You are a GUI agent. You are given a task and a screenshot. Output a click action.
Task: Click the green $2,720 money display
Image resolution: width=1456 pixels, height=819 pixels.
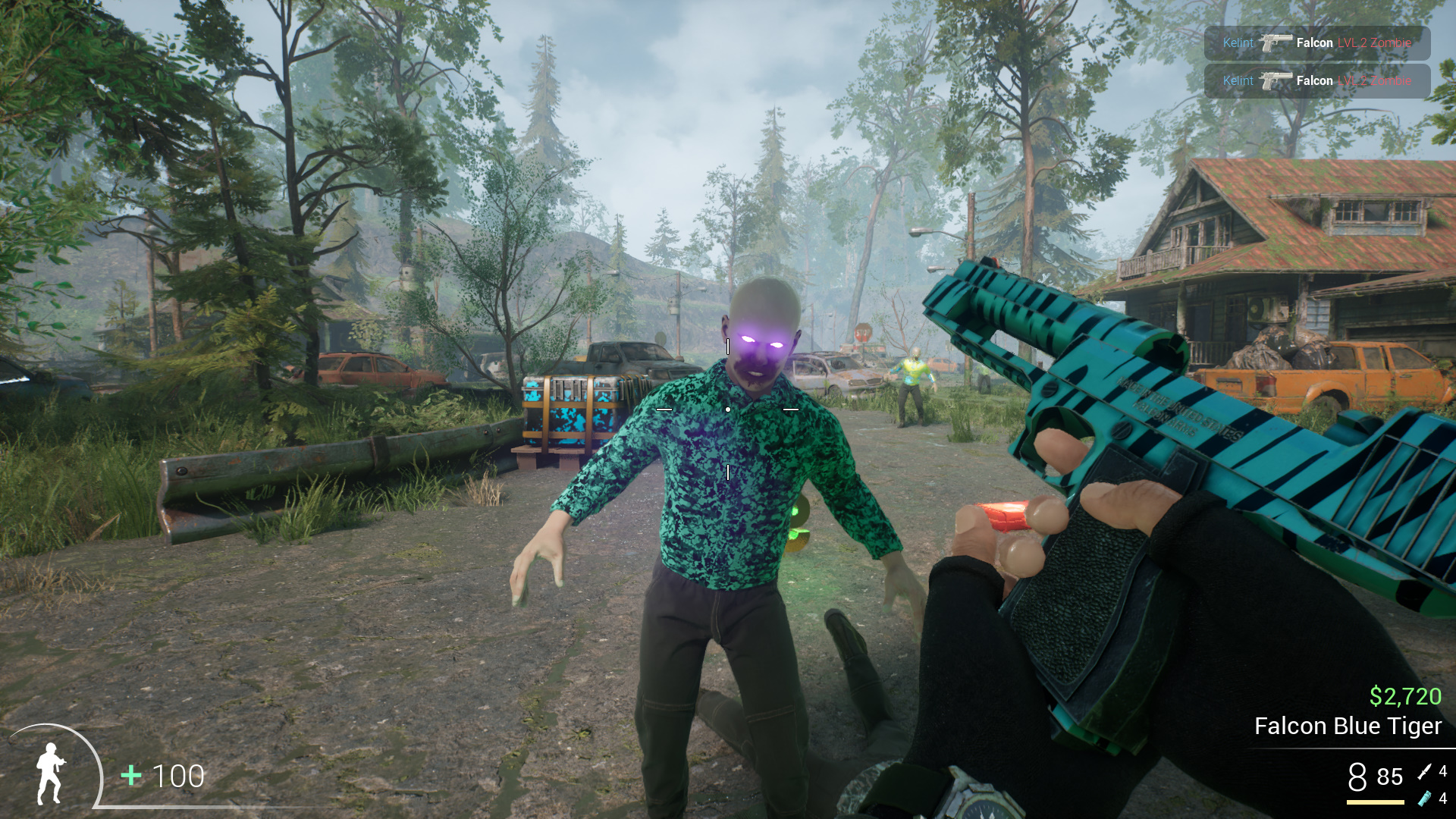tap(1407, 695)
